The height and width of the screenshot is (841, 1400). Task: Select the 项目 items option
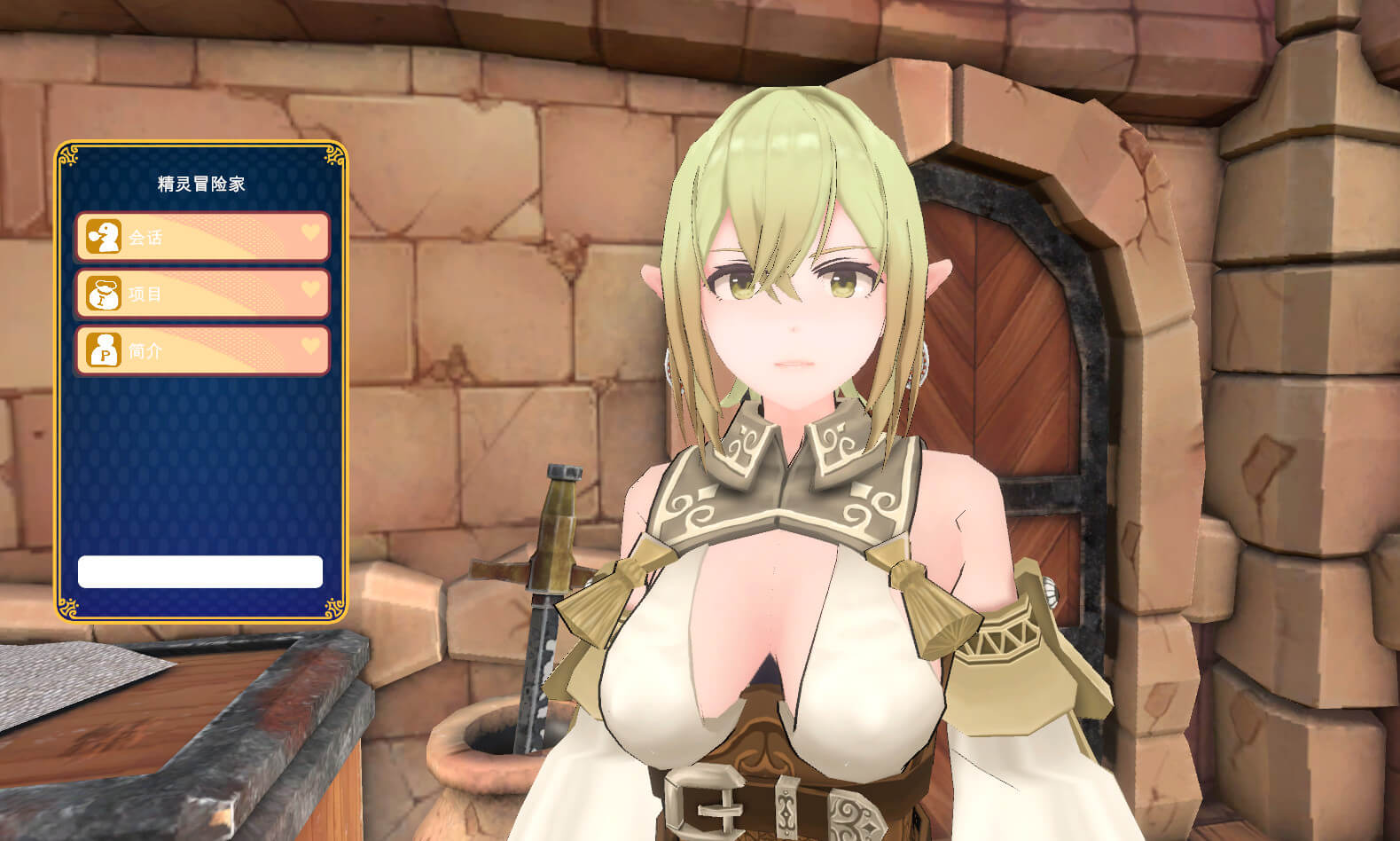point(202,294)
